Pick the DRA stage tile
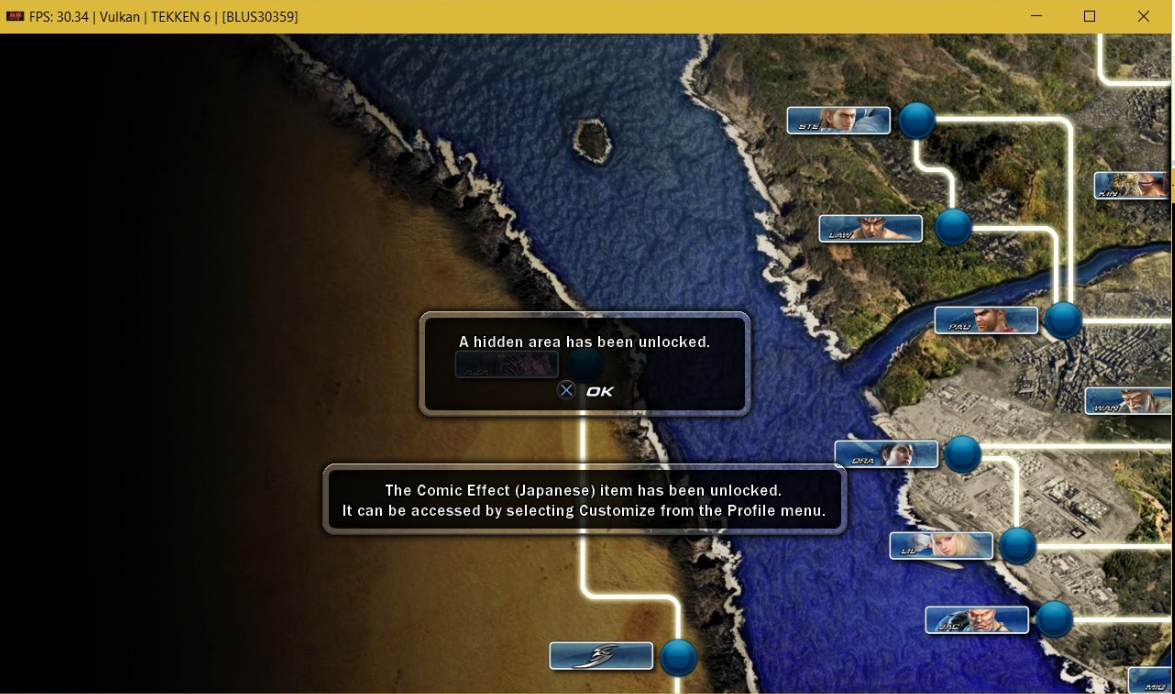Viewport: 1175px width, 694px height. point(886,455)
